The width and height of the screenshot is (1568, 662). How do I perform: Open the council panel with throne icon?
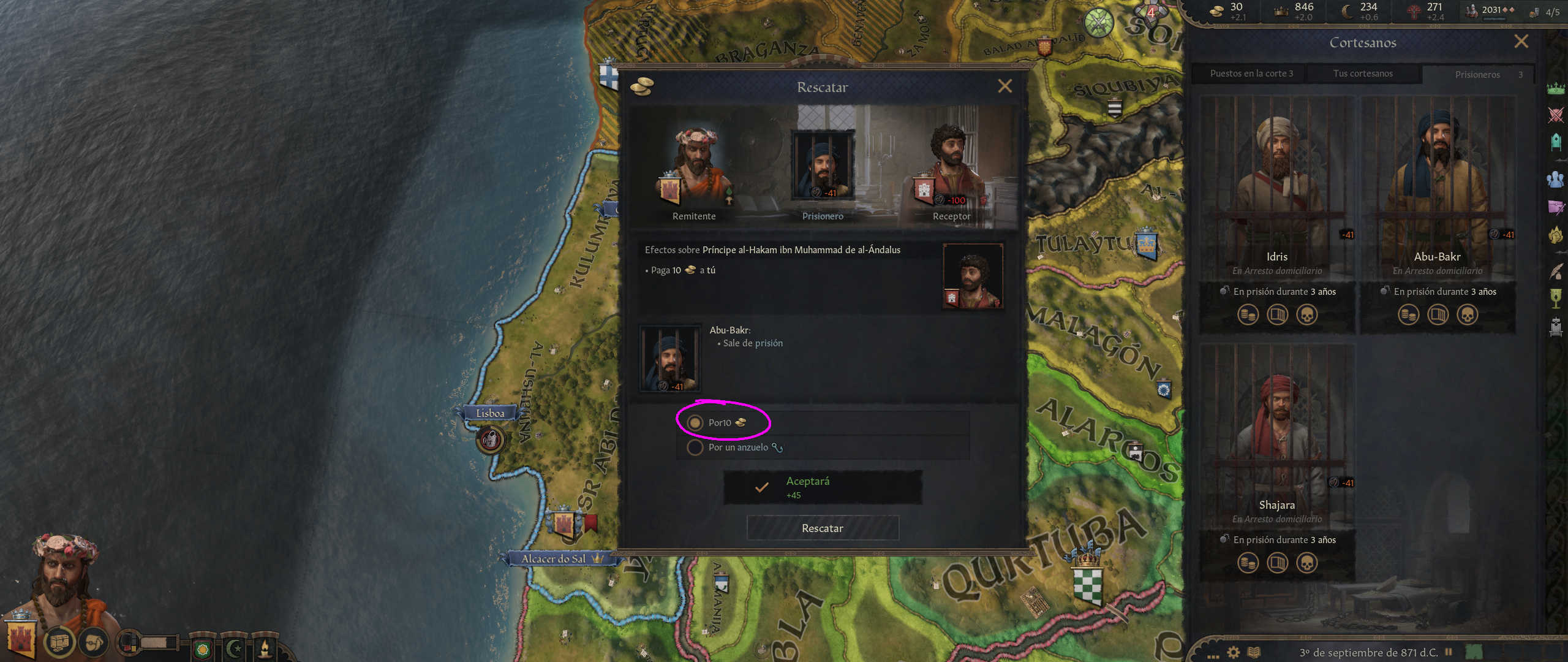tap(1556, 140)
